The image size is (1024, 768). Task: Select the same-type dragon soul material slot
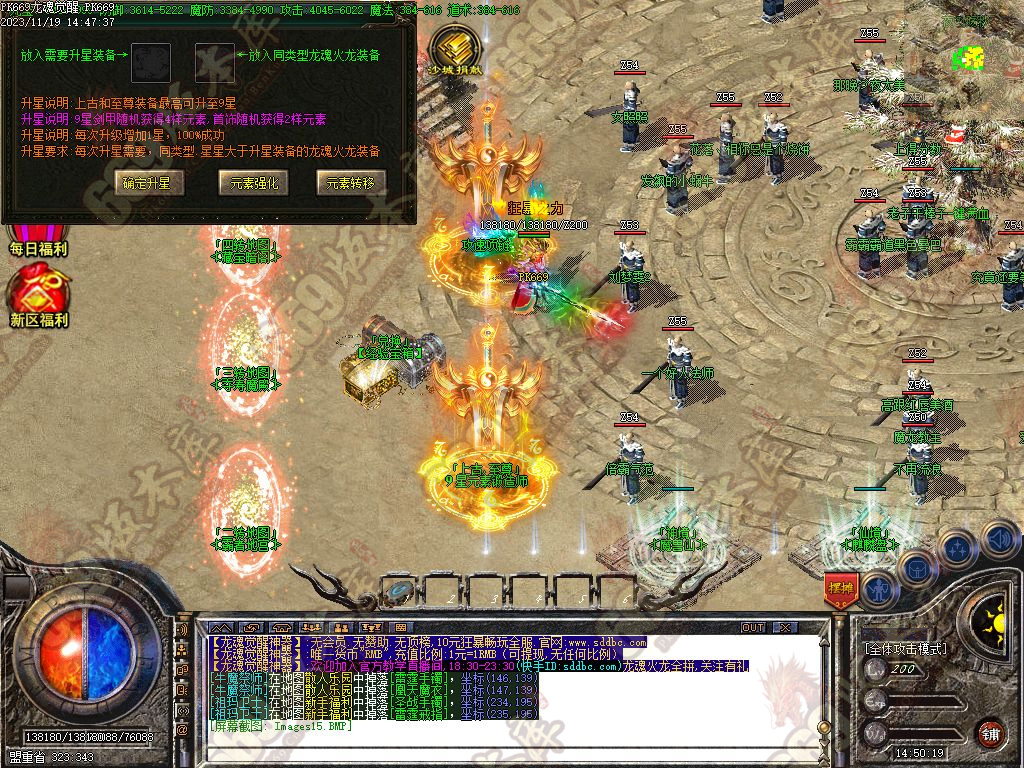tap(214, 60)
